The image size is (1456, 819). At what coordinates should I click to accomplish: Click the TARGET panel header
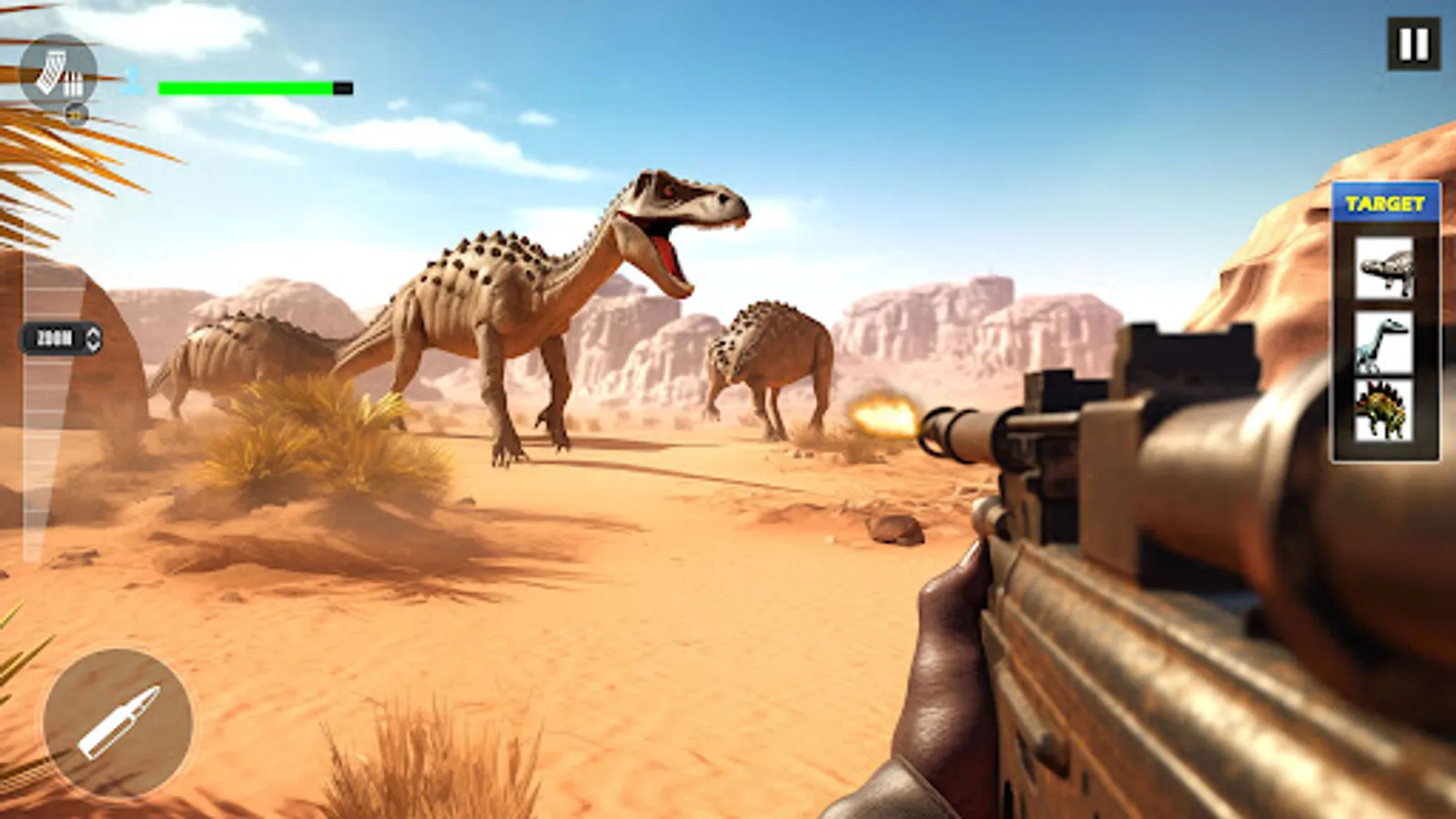1383,201
